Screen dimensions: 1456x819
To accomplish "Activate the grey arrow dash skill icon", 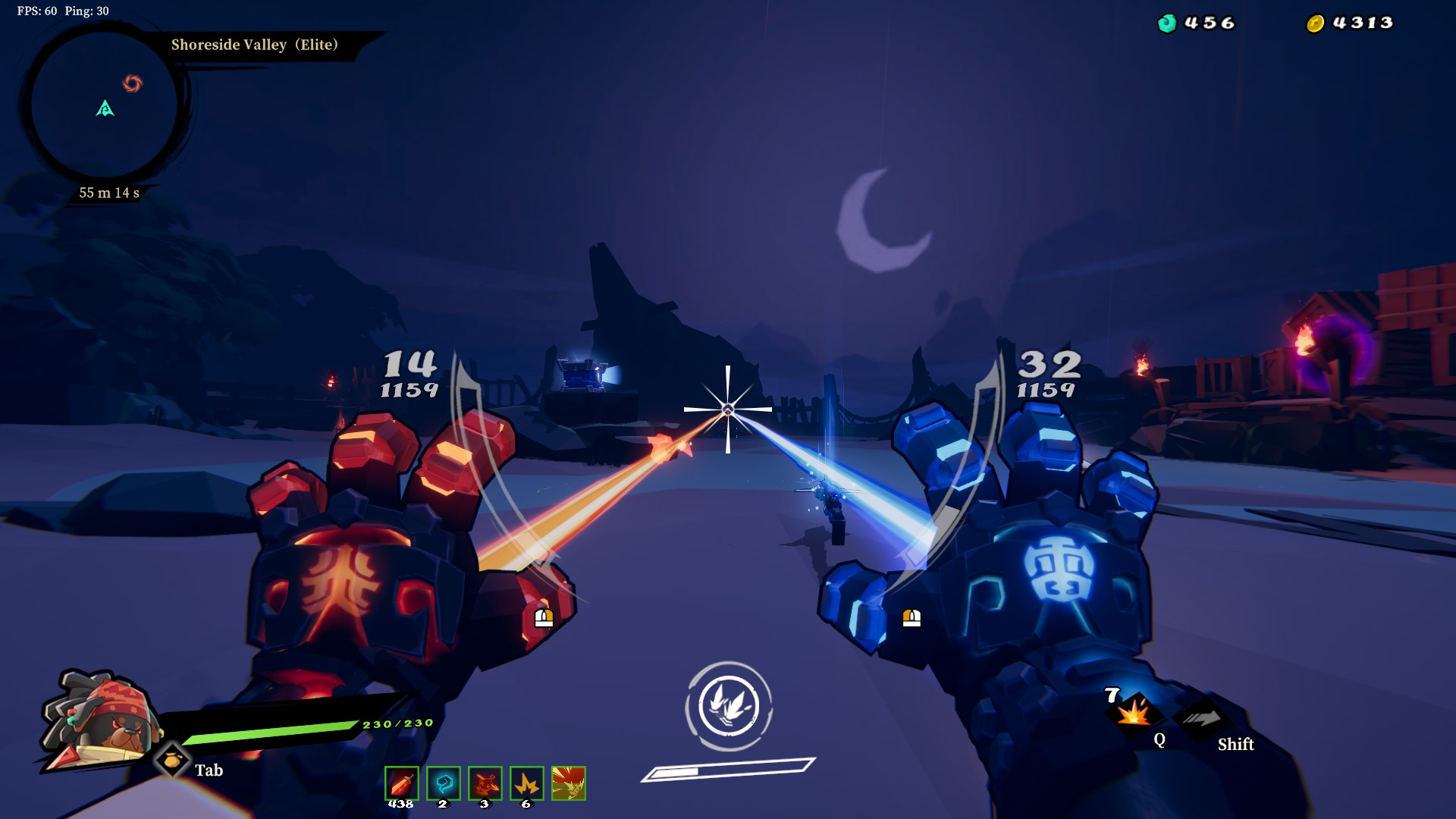I will (x=1202, y=718).
